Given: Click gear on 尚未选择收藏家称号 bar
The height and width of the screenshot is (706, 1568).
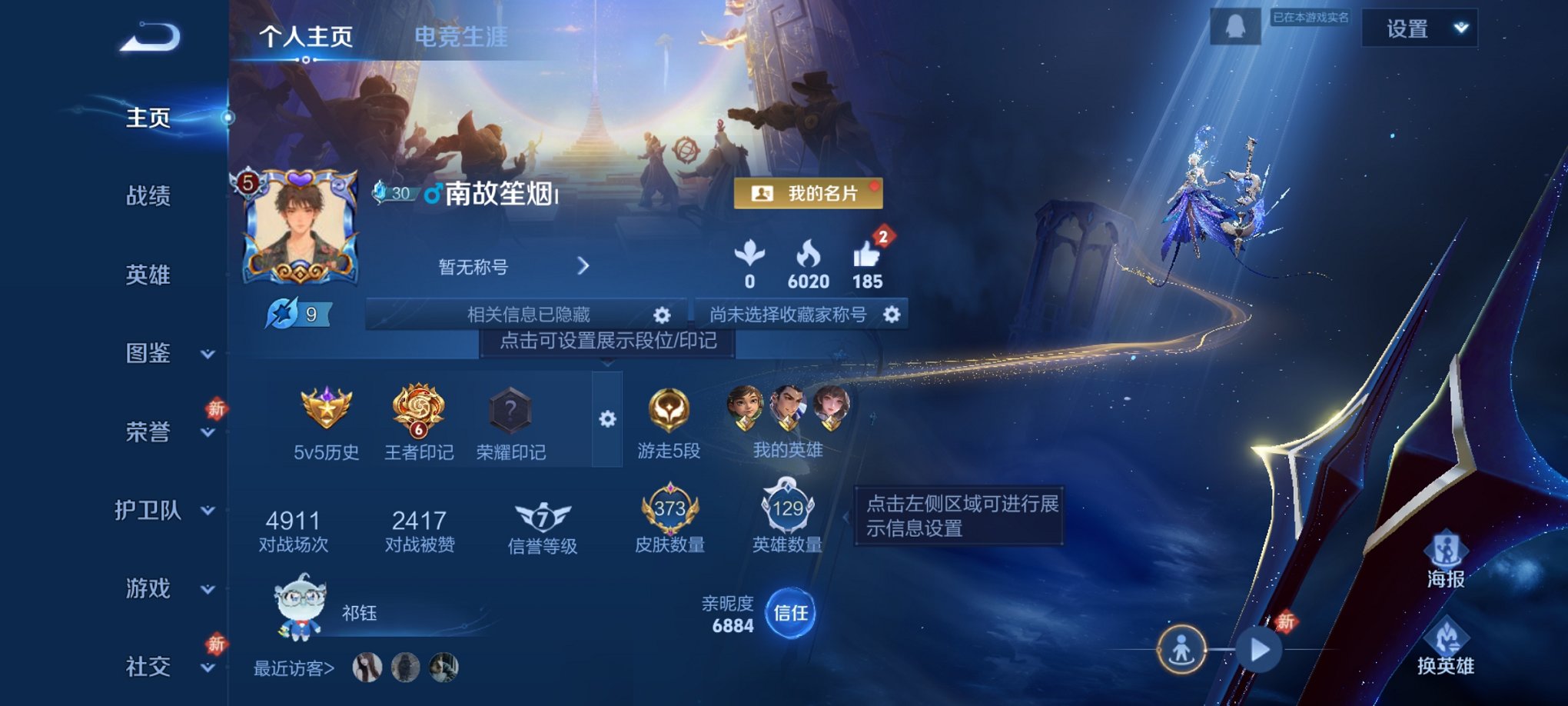Looking at the screenshot, I should pyautogui.click(x=891, y=313).
